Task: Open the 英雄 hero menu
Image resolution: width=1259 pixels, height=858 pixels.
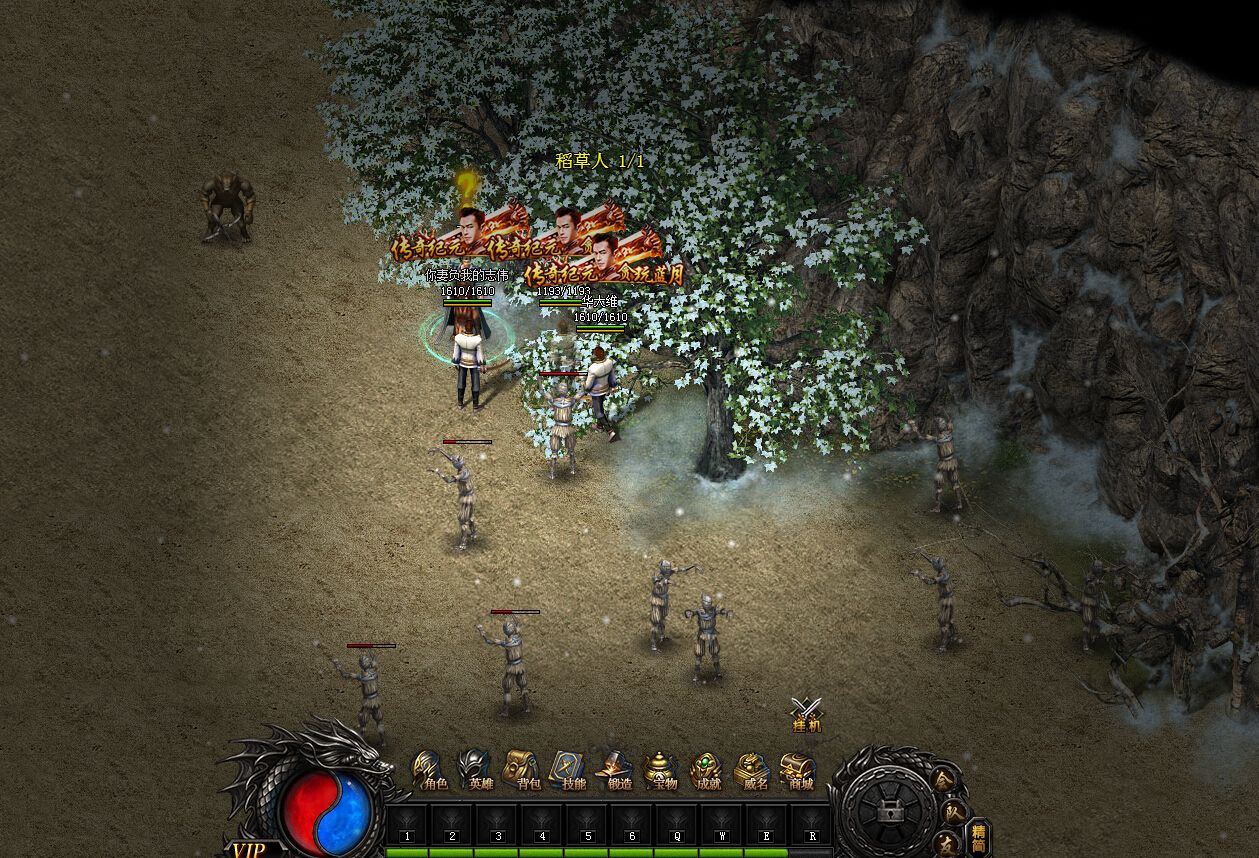Action: point(476,771)
